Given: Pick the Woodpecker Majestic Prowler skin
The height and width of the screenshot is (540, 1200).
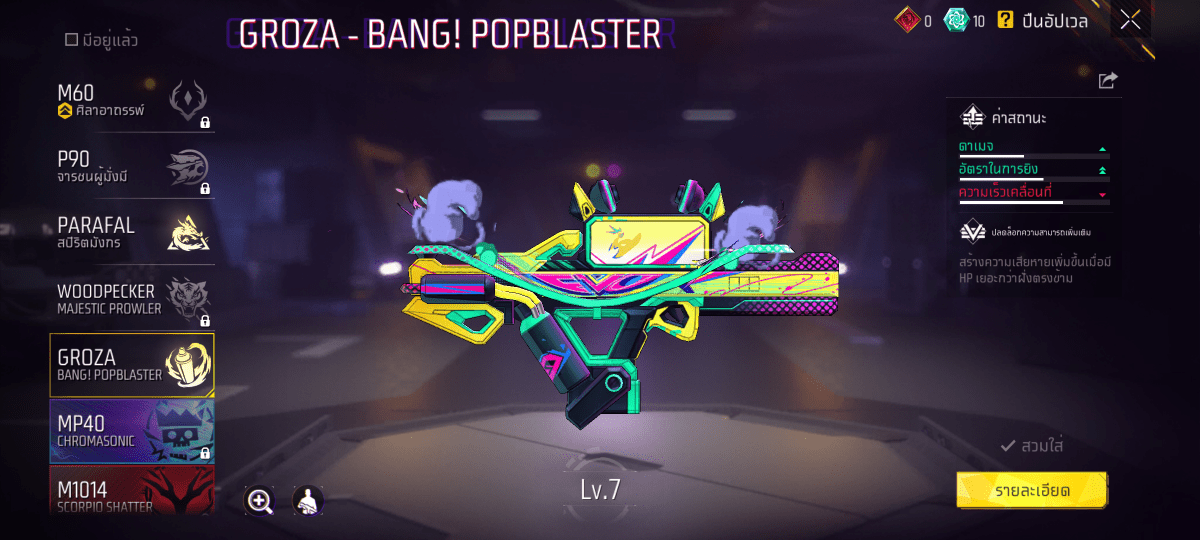Looking at the screenshot, I should [x=132, y=299].
